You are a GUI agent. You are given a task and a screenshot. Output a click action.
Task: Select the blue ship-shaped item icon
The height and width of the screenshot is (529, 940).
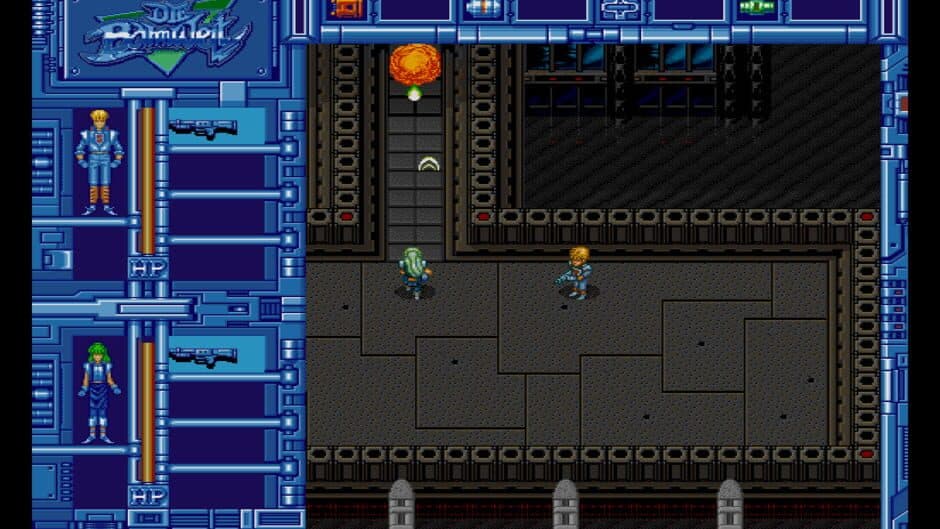click(x=620, y=9)
